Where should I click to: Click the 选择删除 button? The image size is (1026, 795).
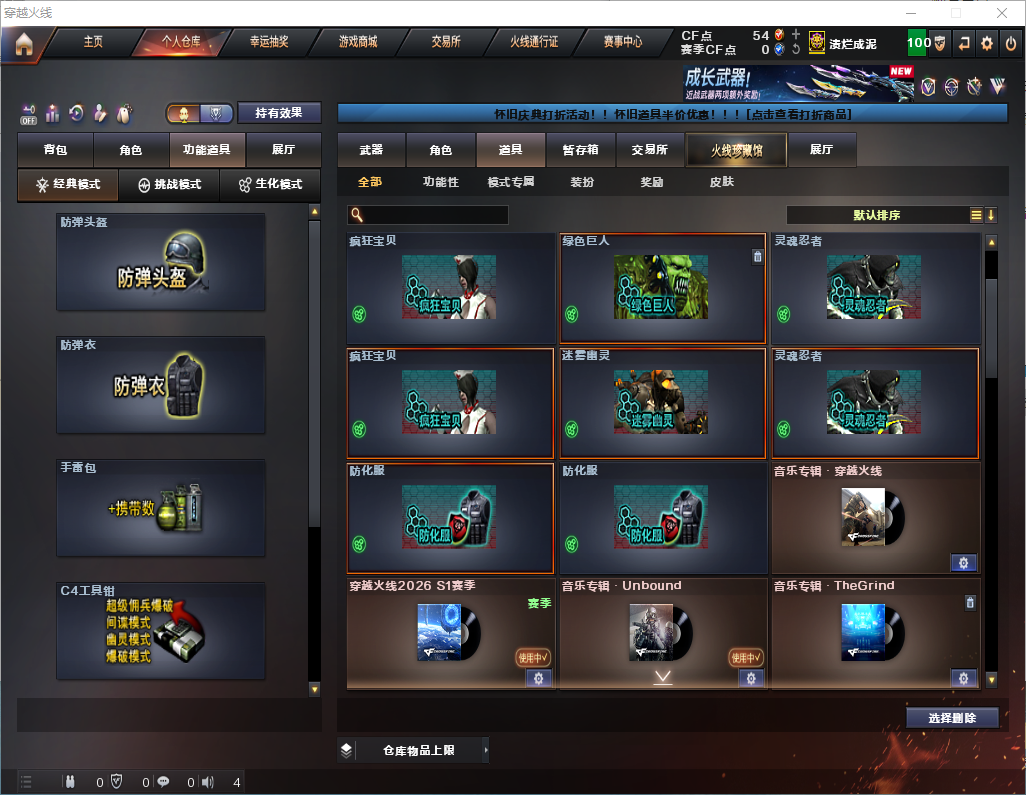point(952,718)
